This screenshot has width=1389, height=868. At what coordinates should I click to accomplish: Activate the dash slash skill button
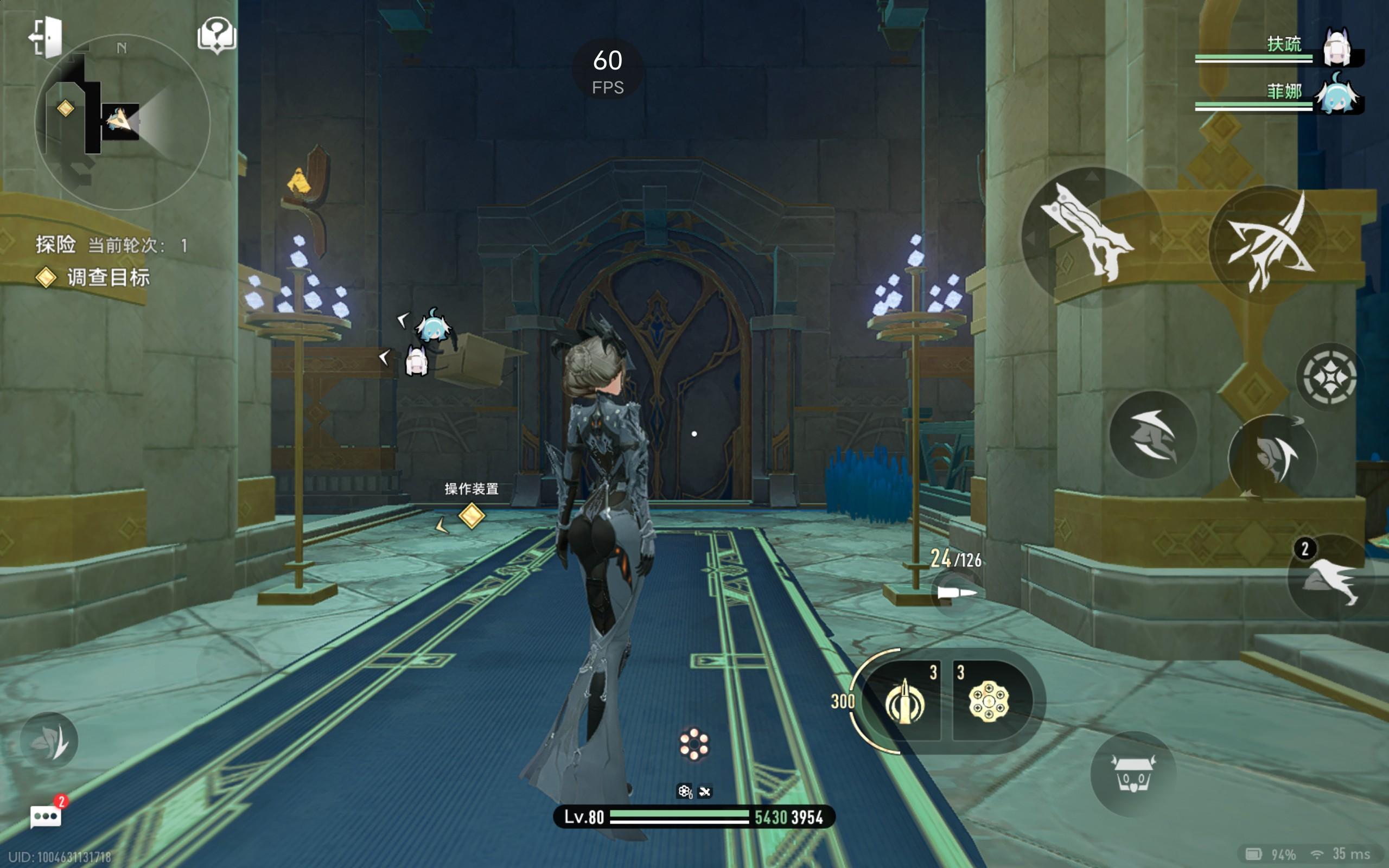point(1152,435)
